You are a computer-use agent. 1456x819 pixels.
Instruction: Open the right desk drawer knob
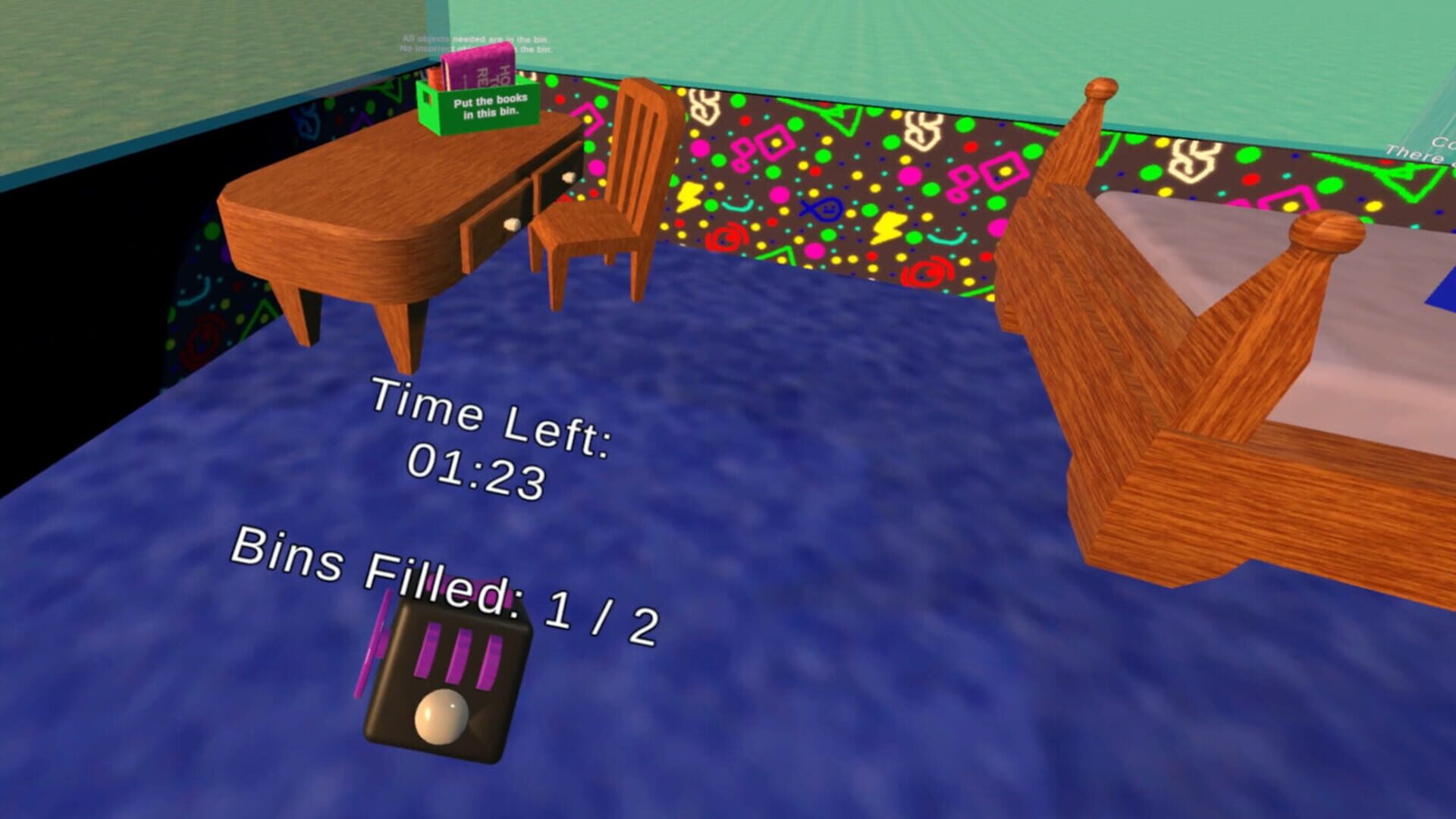coord(569,177)
